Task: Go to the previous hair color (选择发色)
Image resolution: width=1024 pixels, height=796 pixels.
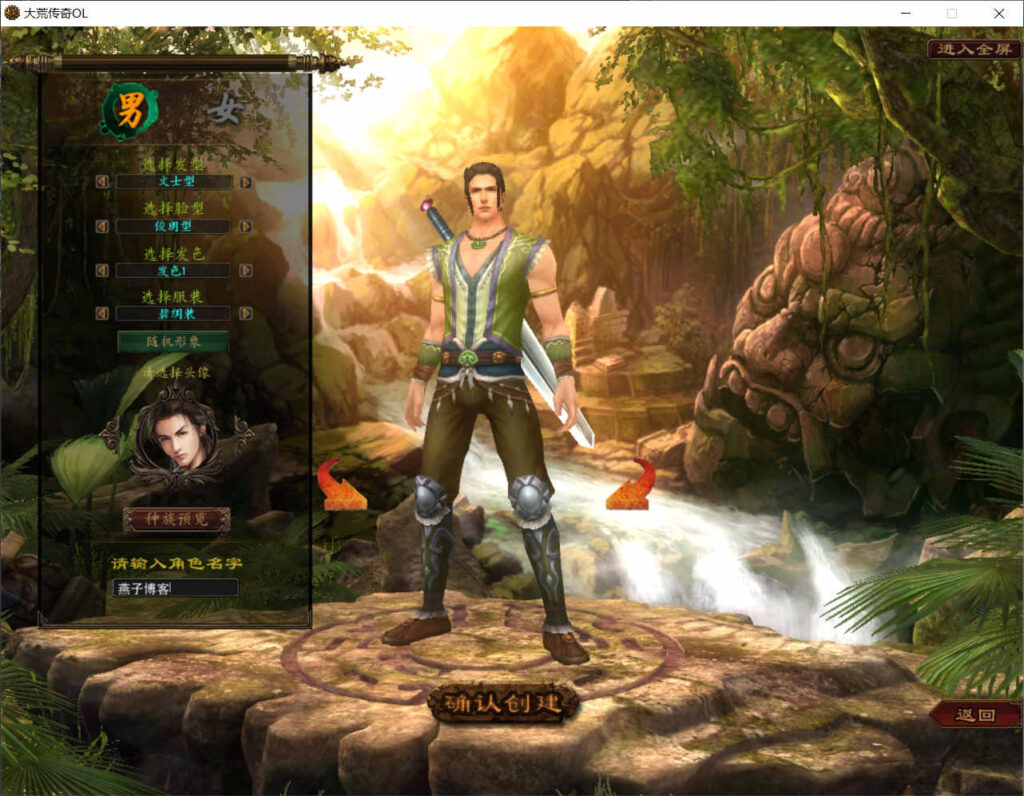Action: pos(102,270)
